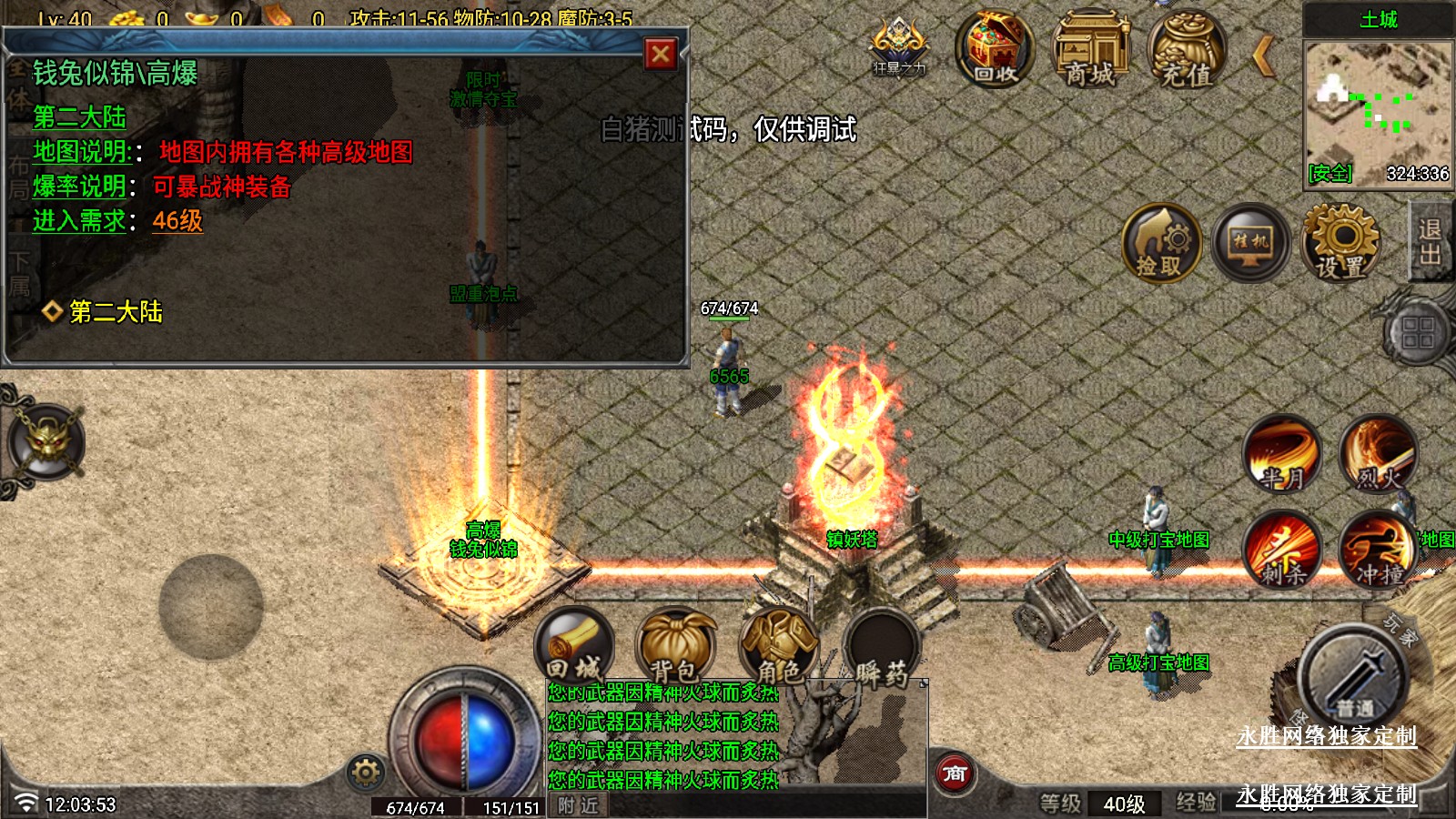Collapse the top icon bar arrow
Image resolution: width=1456 pixels, height=819 pixels.
(x=1263, y=56)
